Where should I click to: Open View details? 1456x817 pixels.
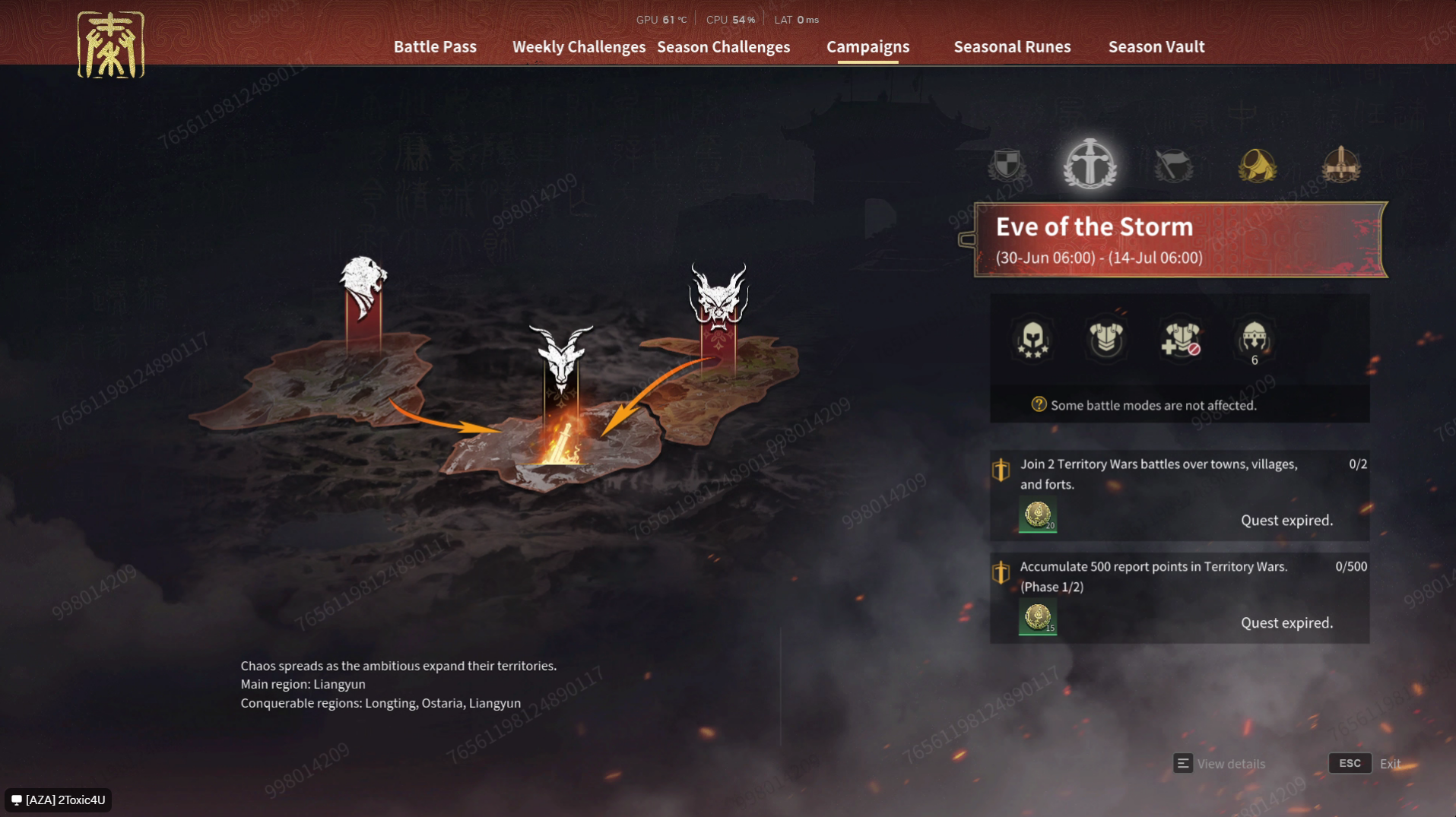pyautogui.click(x=1220, y=764)
